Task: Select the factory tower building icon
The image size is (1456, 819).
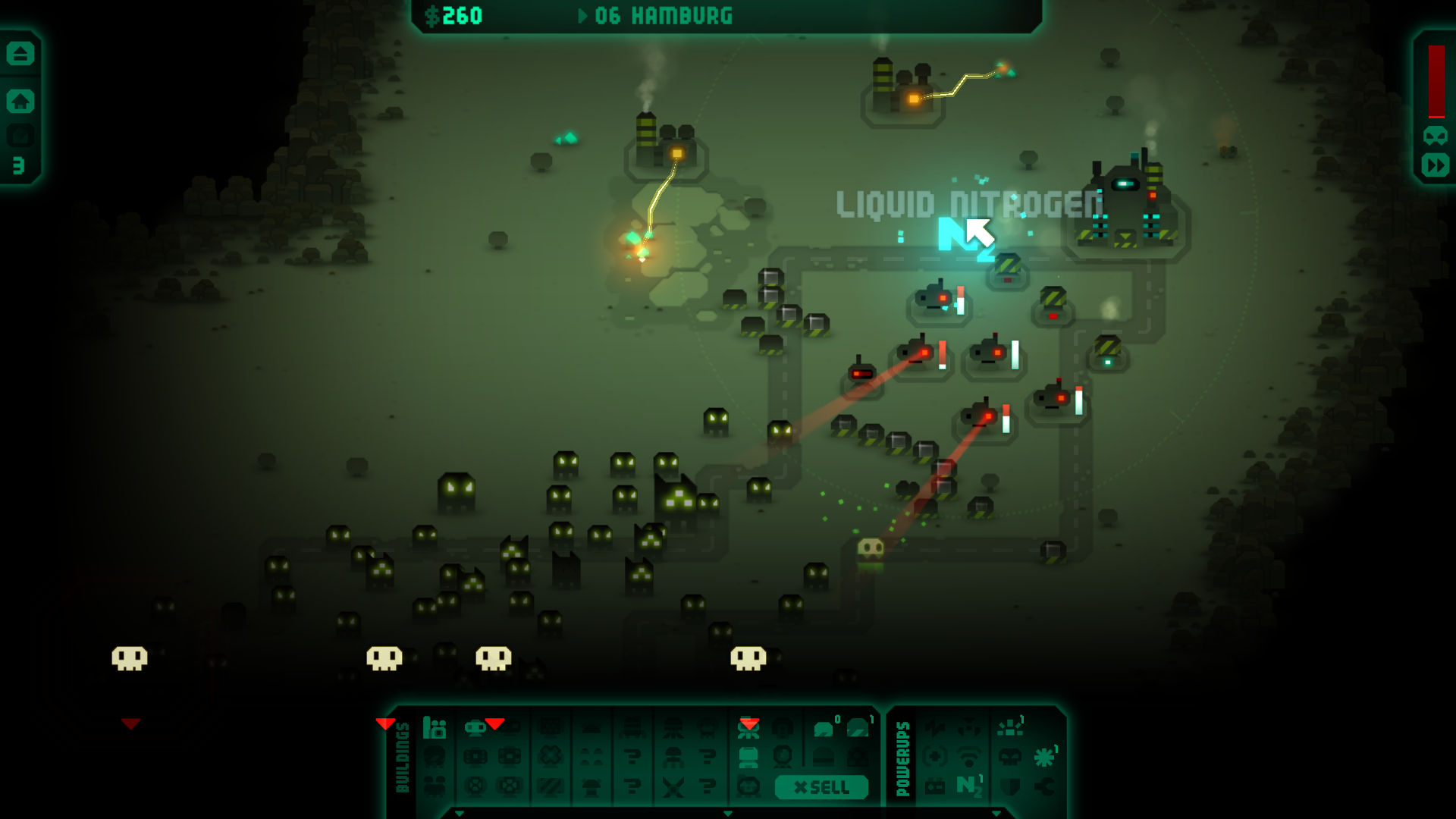Action: 435,728
